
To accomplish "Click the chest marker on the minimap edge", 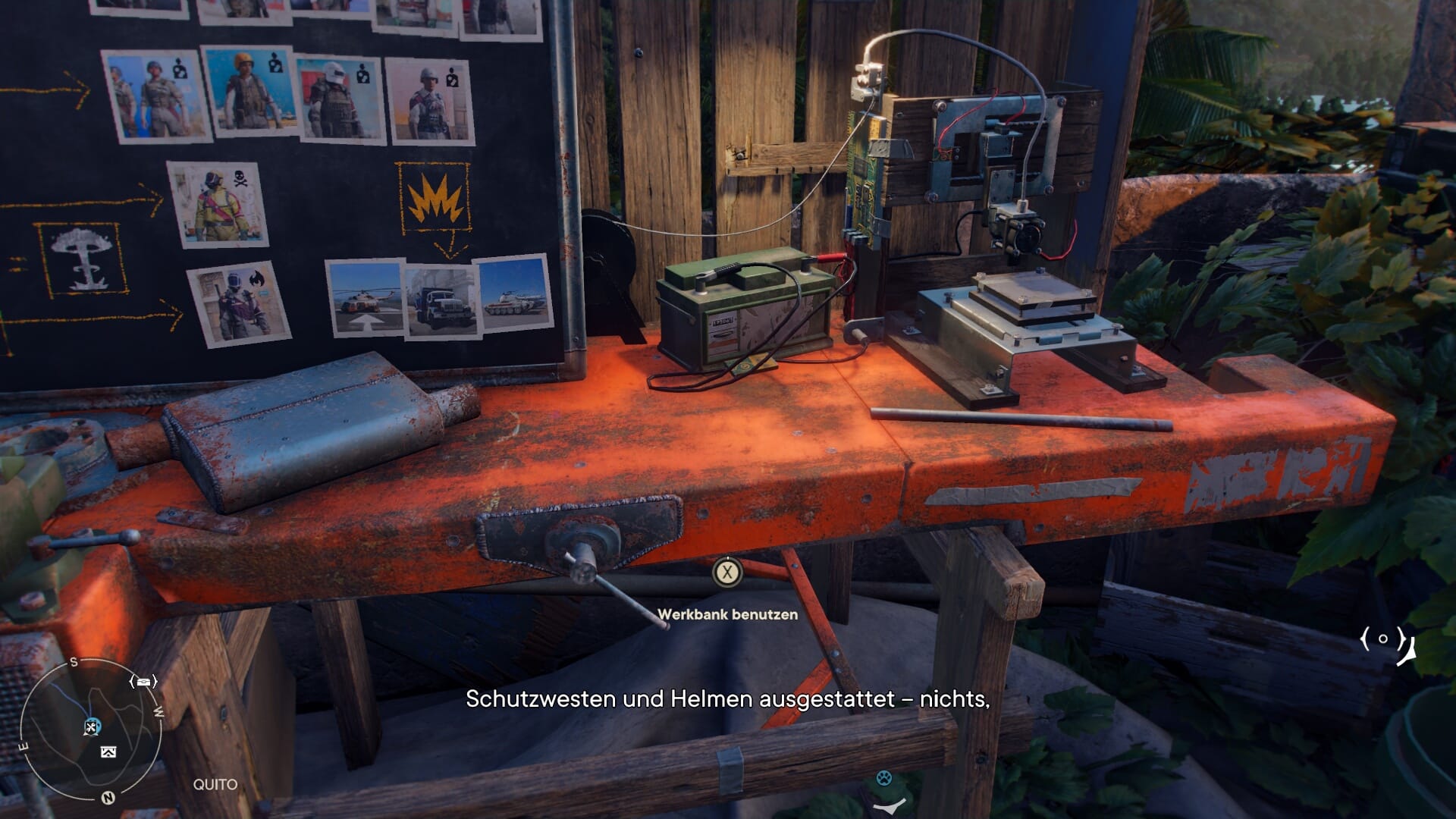I will pyautogui.click(x=143, y=682).
